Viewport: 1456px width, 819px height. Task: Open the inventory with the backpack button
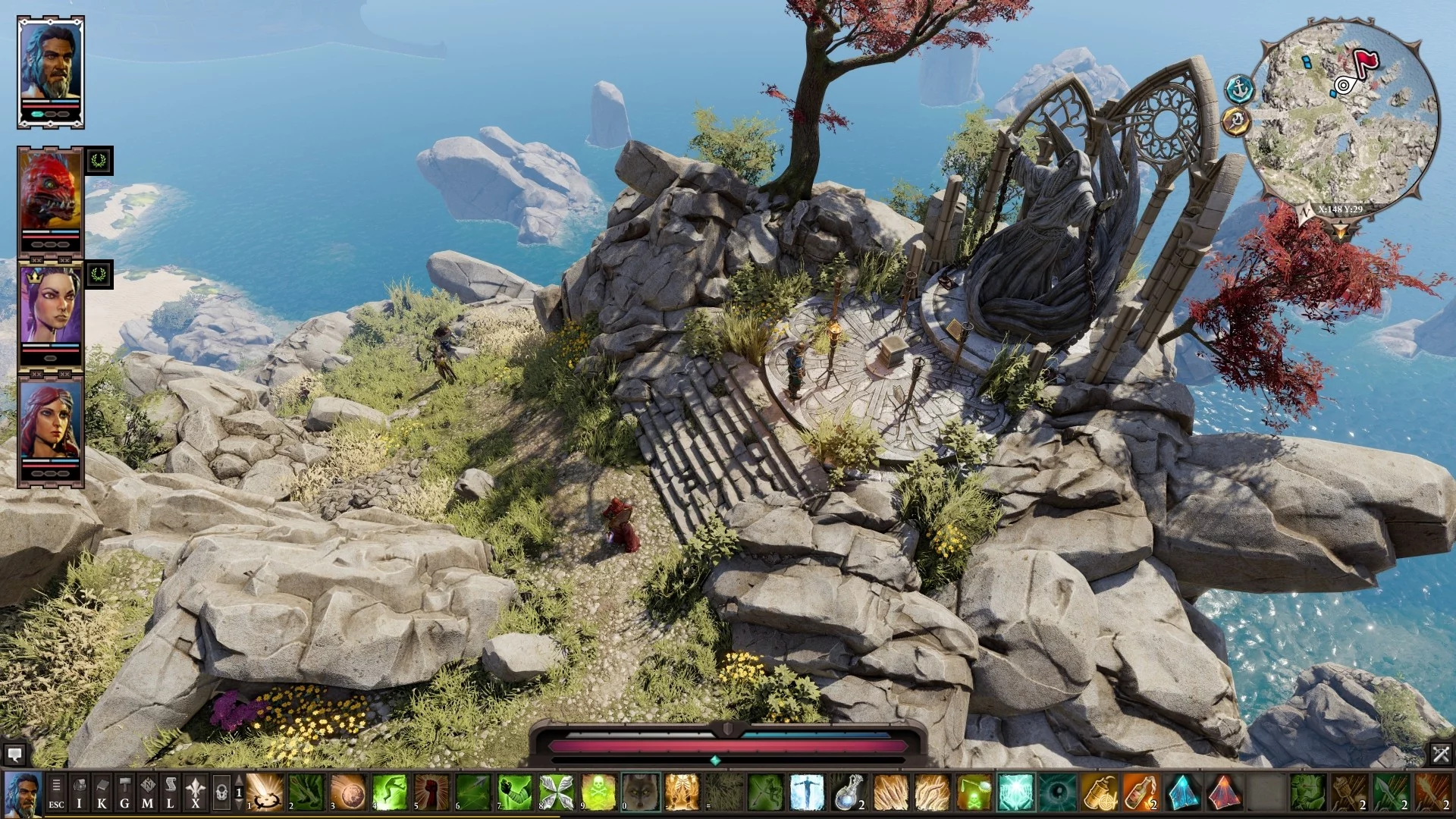(x=79, y=792)
